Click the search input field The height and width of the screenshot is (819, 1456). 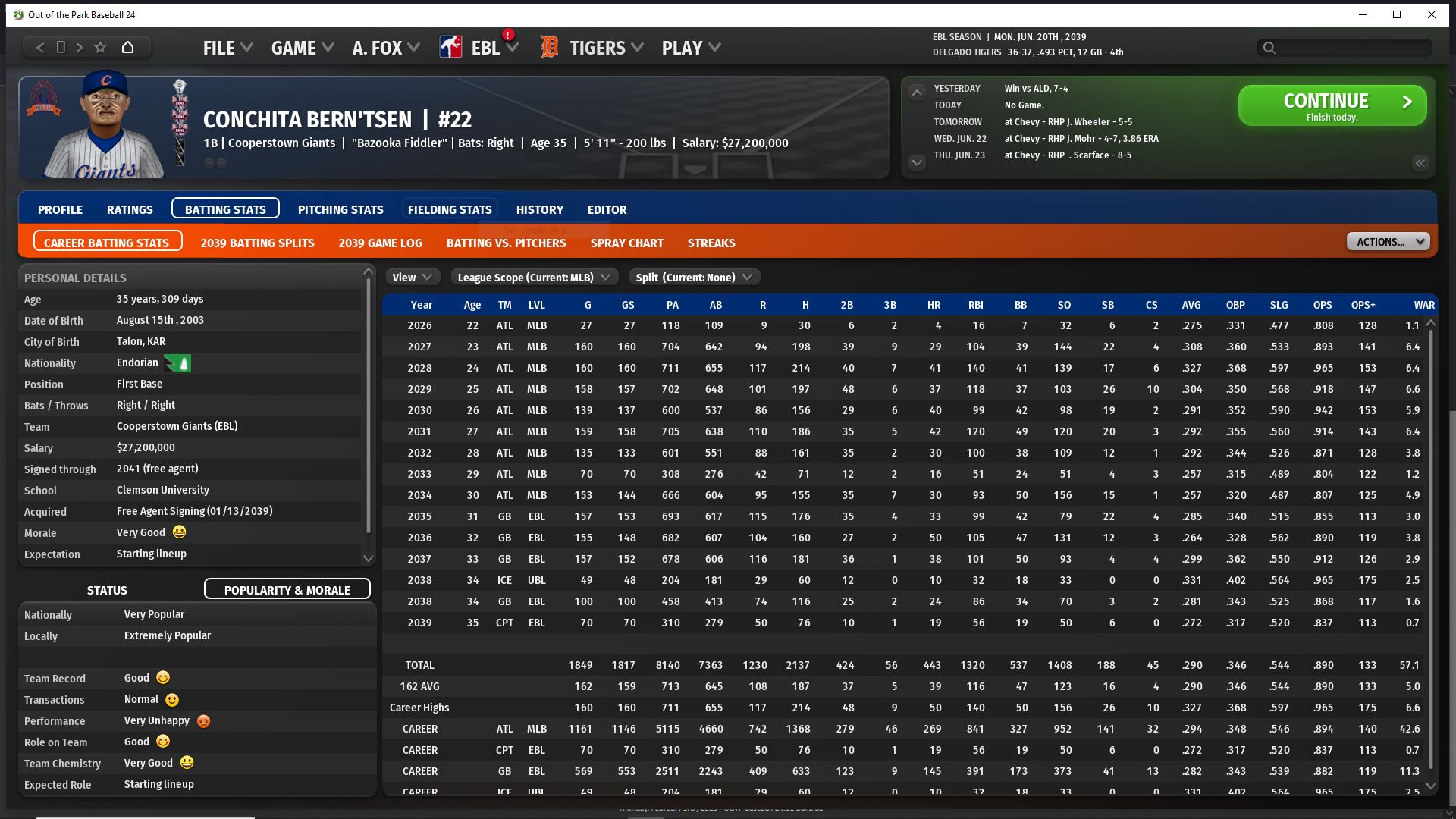pos(1351,48)
